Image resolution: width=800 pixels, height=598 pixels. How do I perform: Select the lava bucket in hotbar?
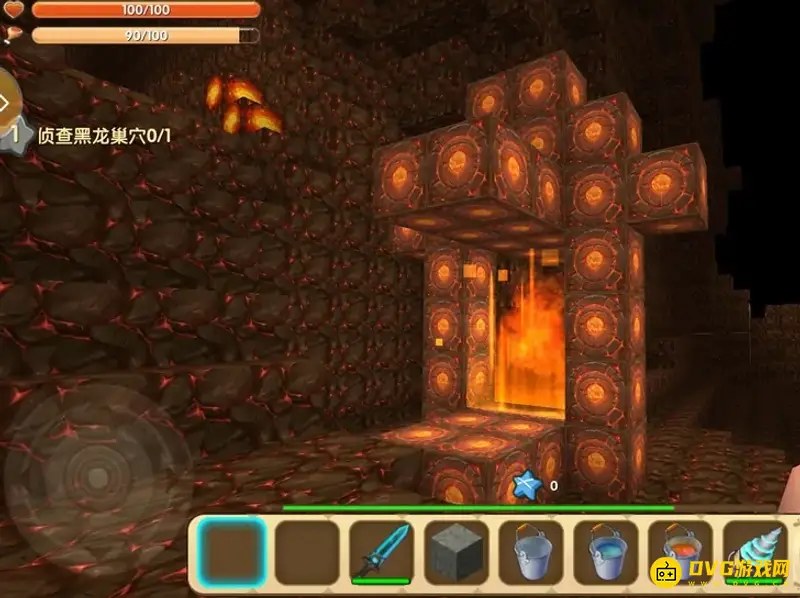point(679,551)
